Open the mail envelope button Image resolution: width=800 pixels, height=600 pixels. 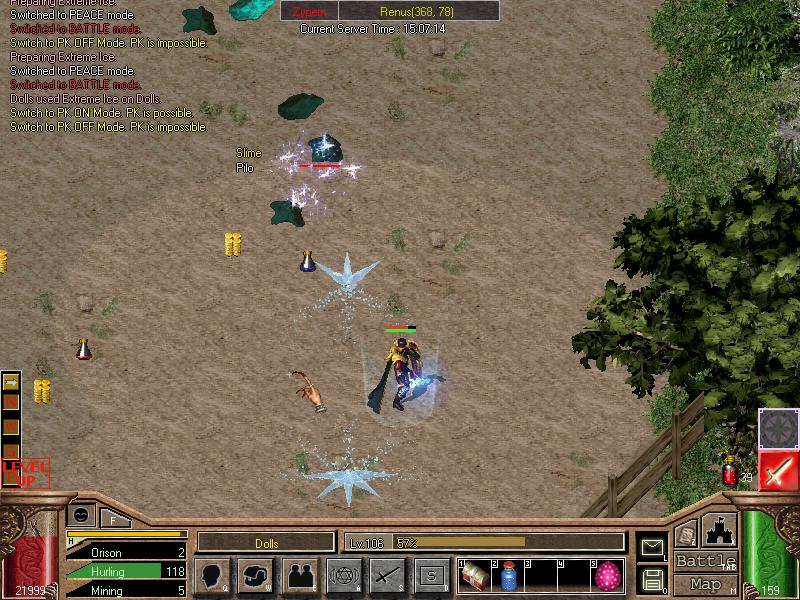click(x=652, y=546)
